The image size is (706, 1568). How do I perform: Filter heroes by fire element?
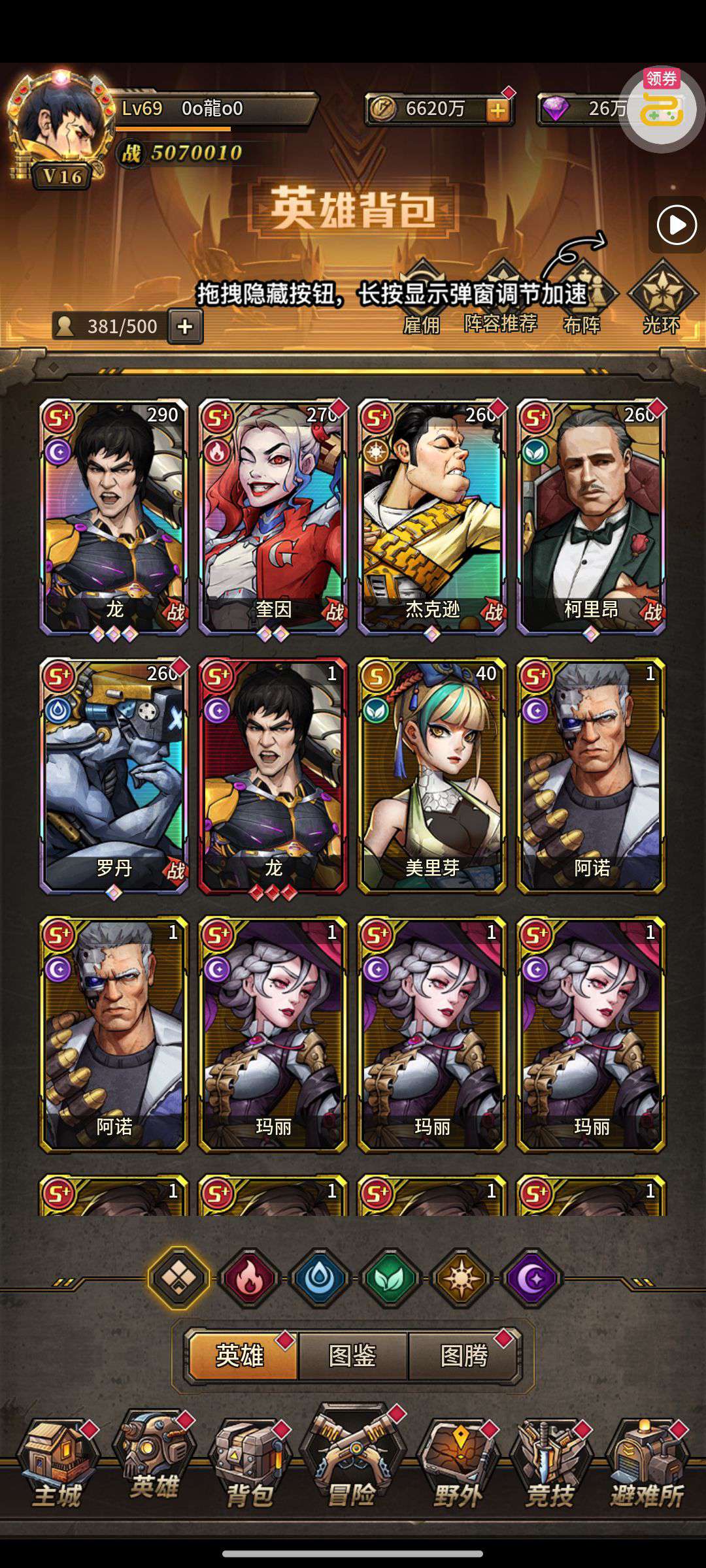tap(249, 1278)
